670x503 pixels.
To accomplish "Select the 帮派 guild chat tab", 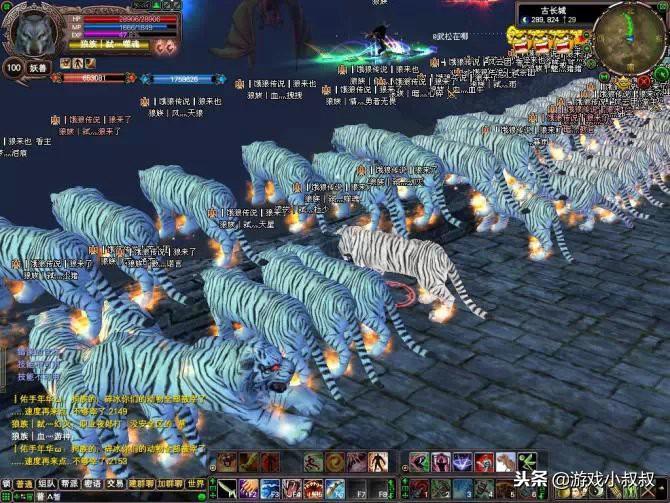I will coord(70,483).
